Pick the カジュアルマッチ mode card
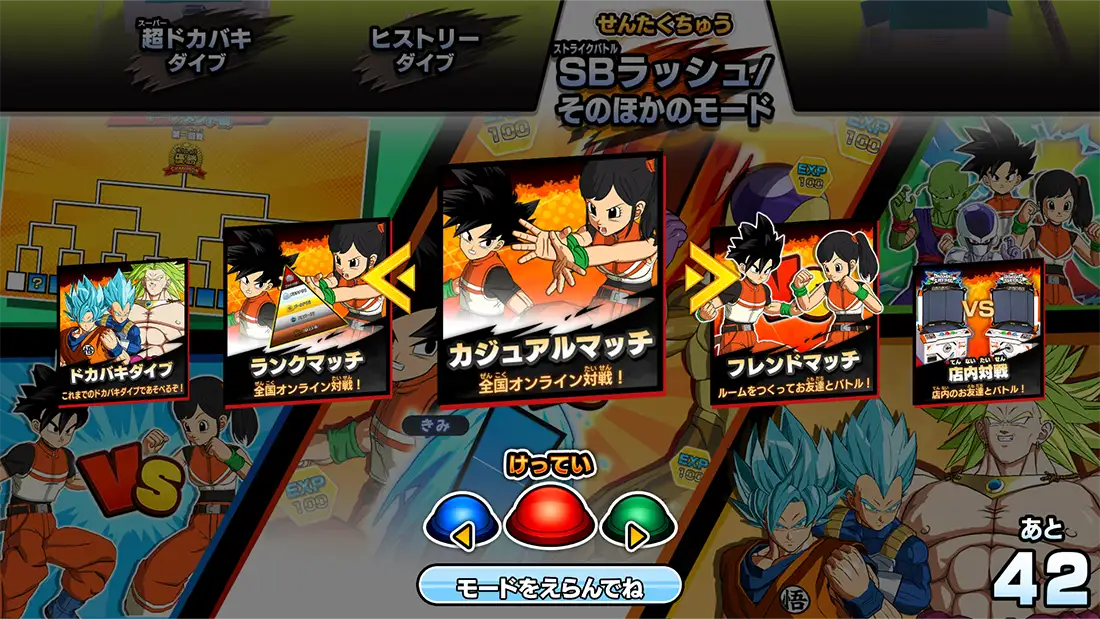Image resolution: width=1100 pixels, height=619 pixels. 550,280
